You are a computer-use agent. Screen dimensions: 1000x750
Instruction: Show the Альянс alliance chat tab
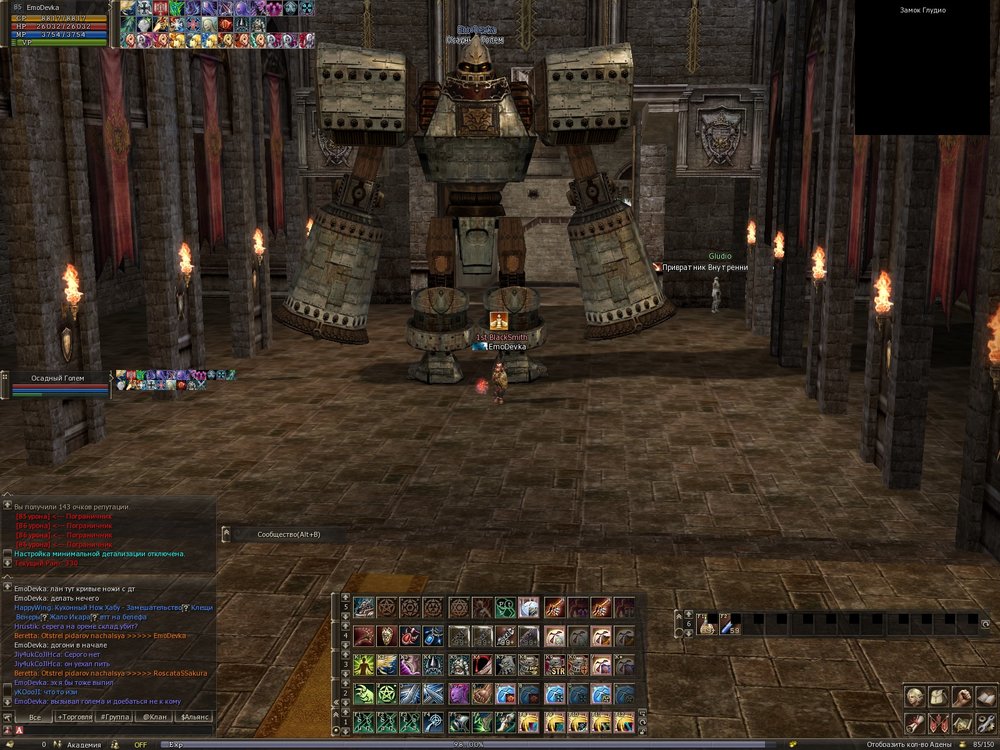[194, 717]
